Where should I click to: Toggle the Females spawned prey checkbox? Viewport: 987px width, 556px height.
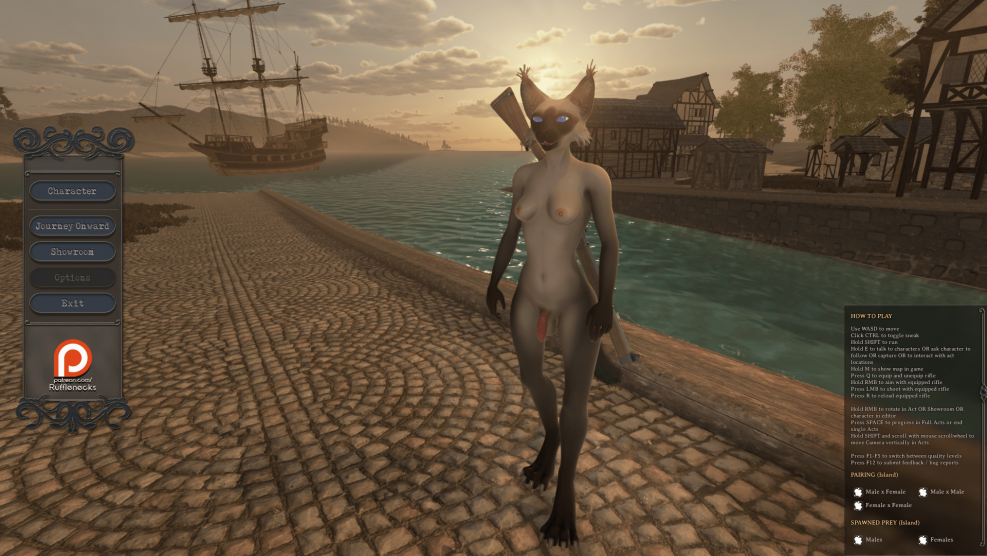point(923,540)
